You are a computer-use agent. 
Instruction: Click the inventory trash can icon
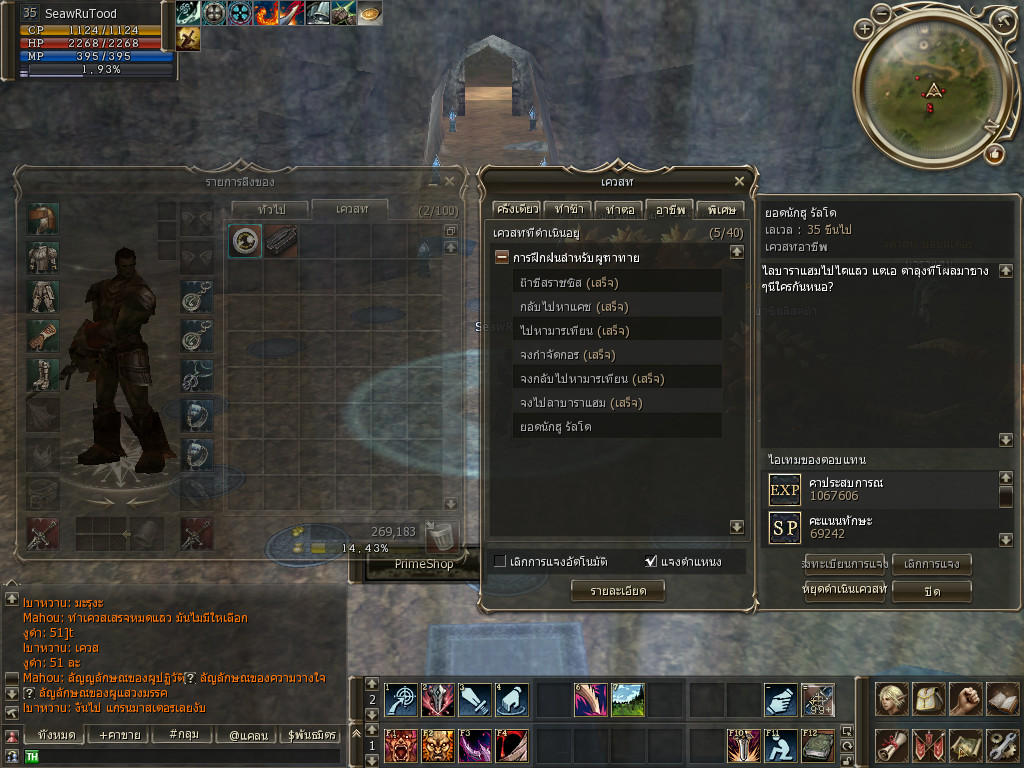tap(440, 535)
